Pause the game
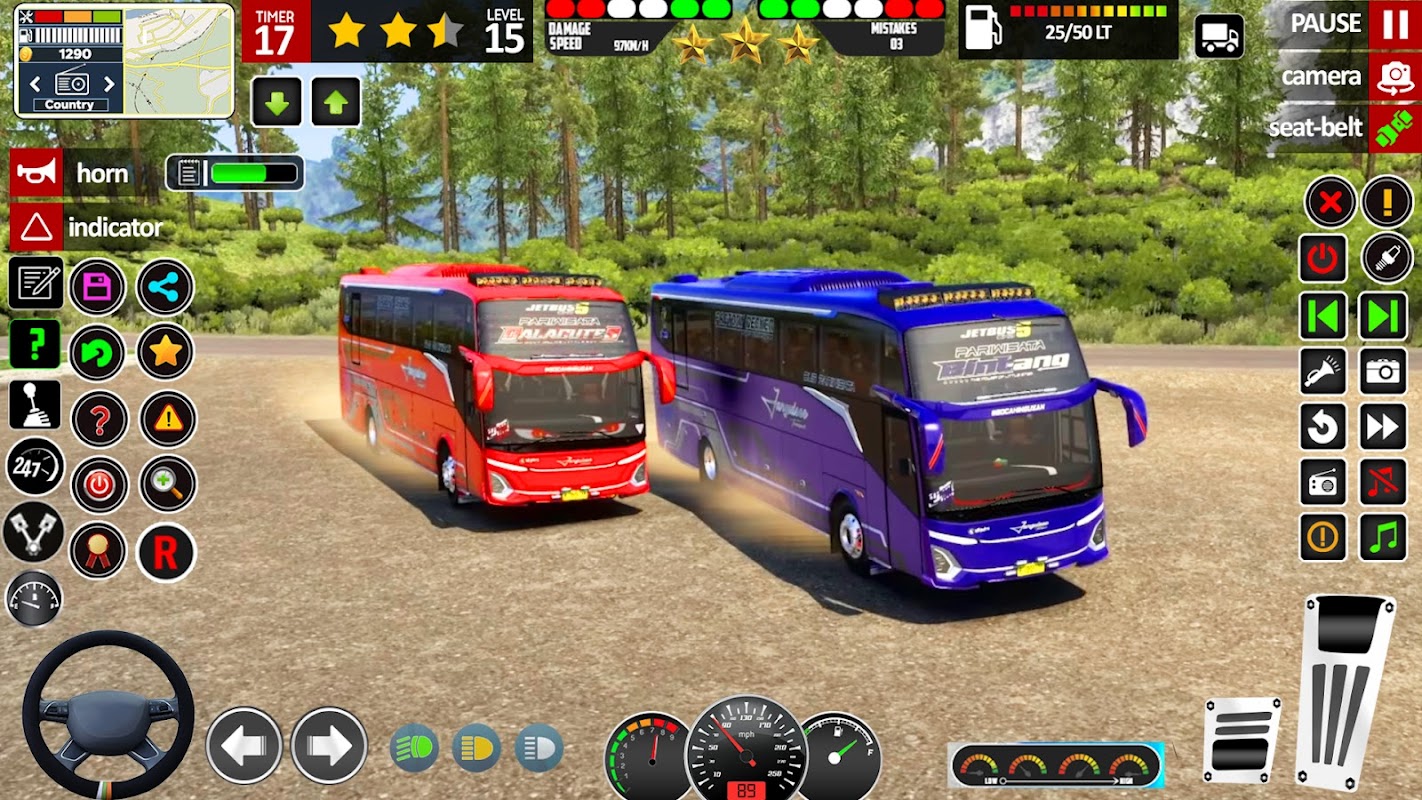This screenshot has height=800, width=1422. [1394, 24]
